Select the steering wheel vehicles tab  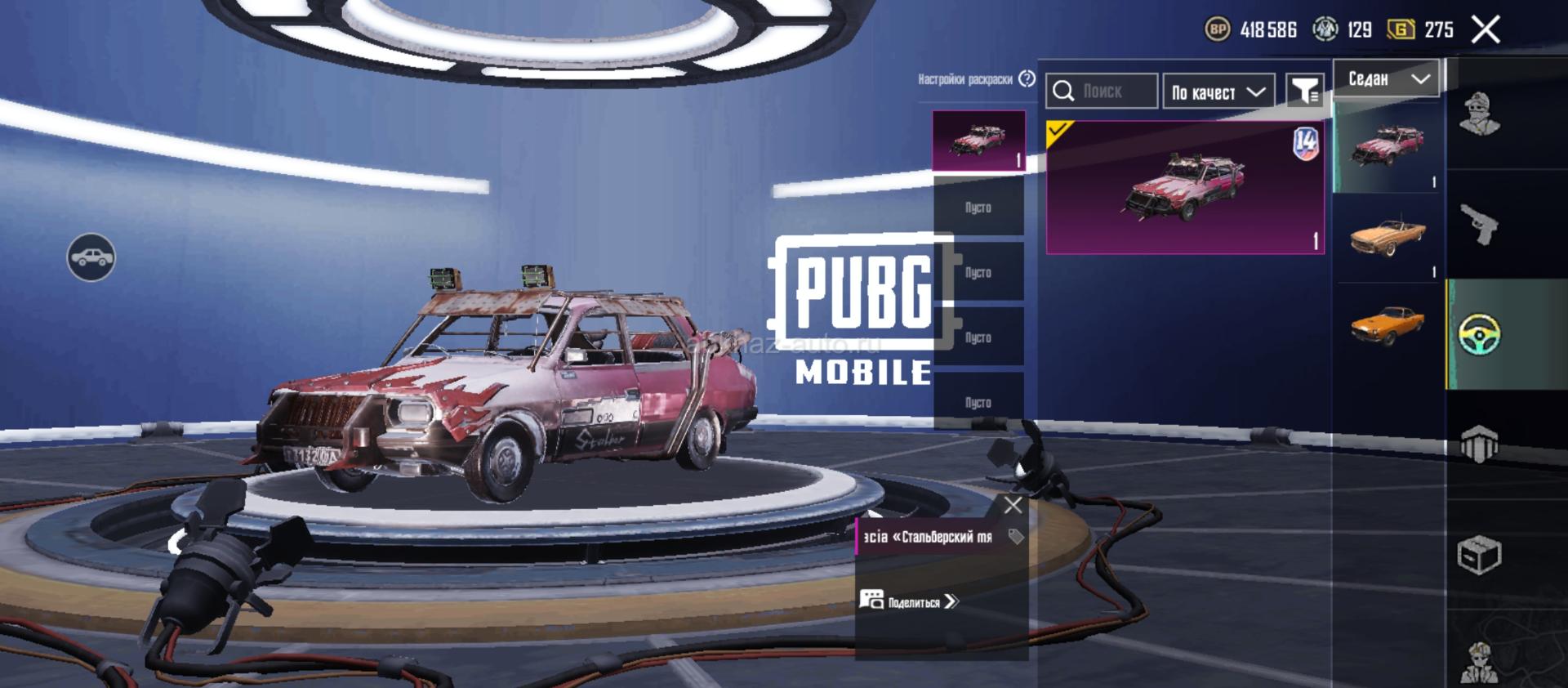[1479, 334]
